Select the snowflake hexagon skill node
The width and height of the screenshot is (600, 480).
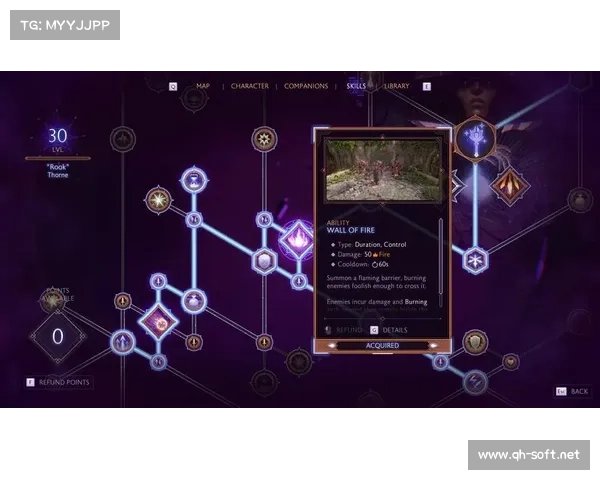point(475,260)
